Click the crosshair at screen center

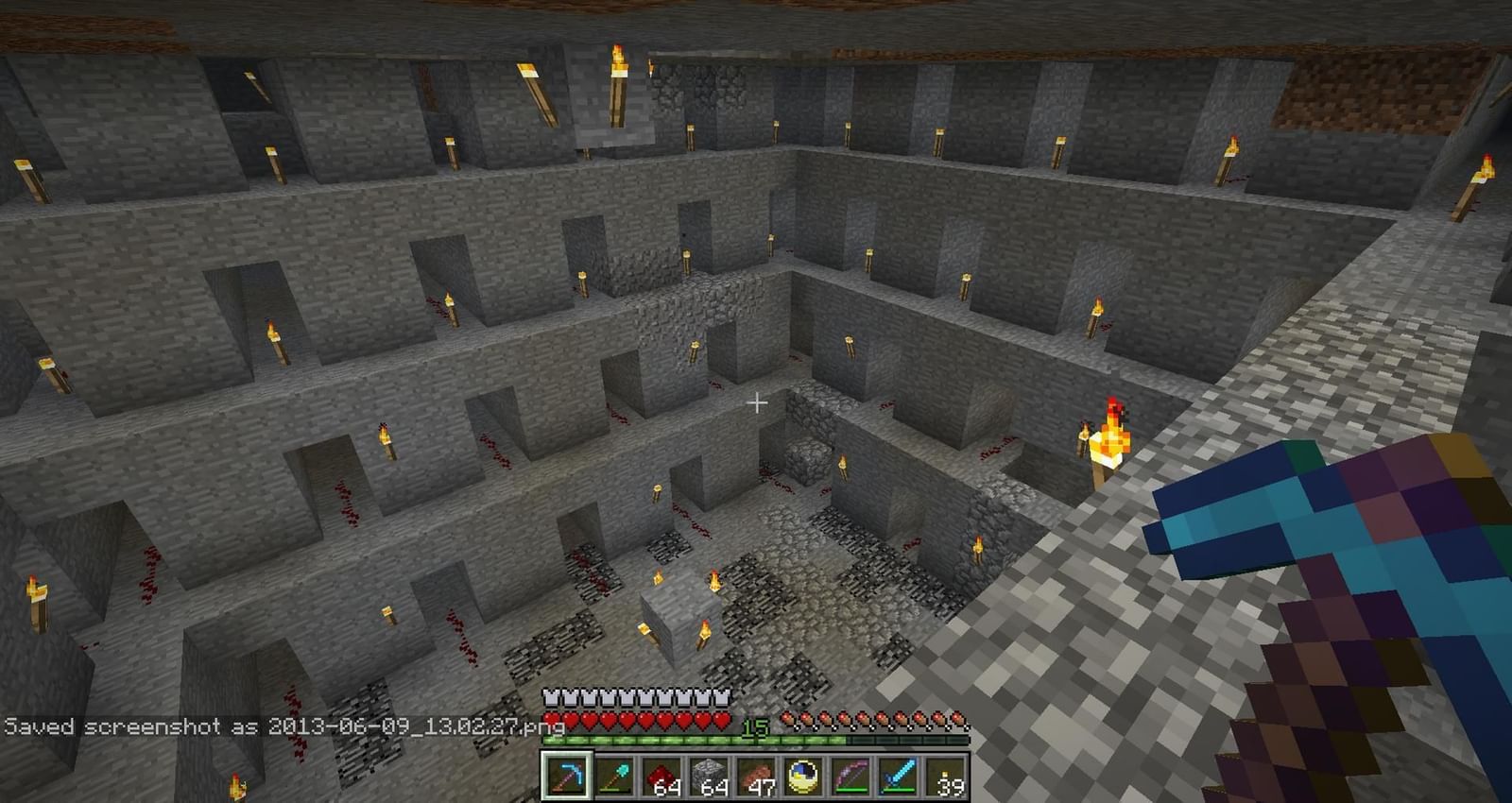pos(756,402)
